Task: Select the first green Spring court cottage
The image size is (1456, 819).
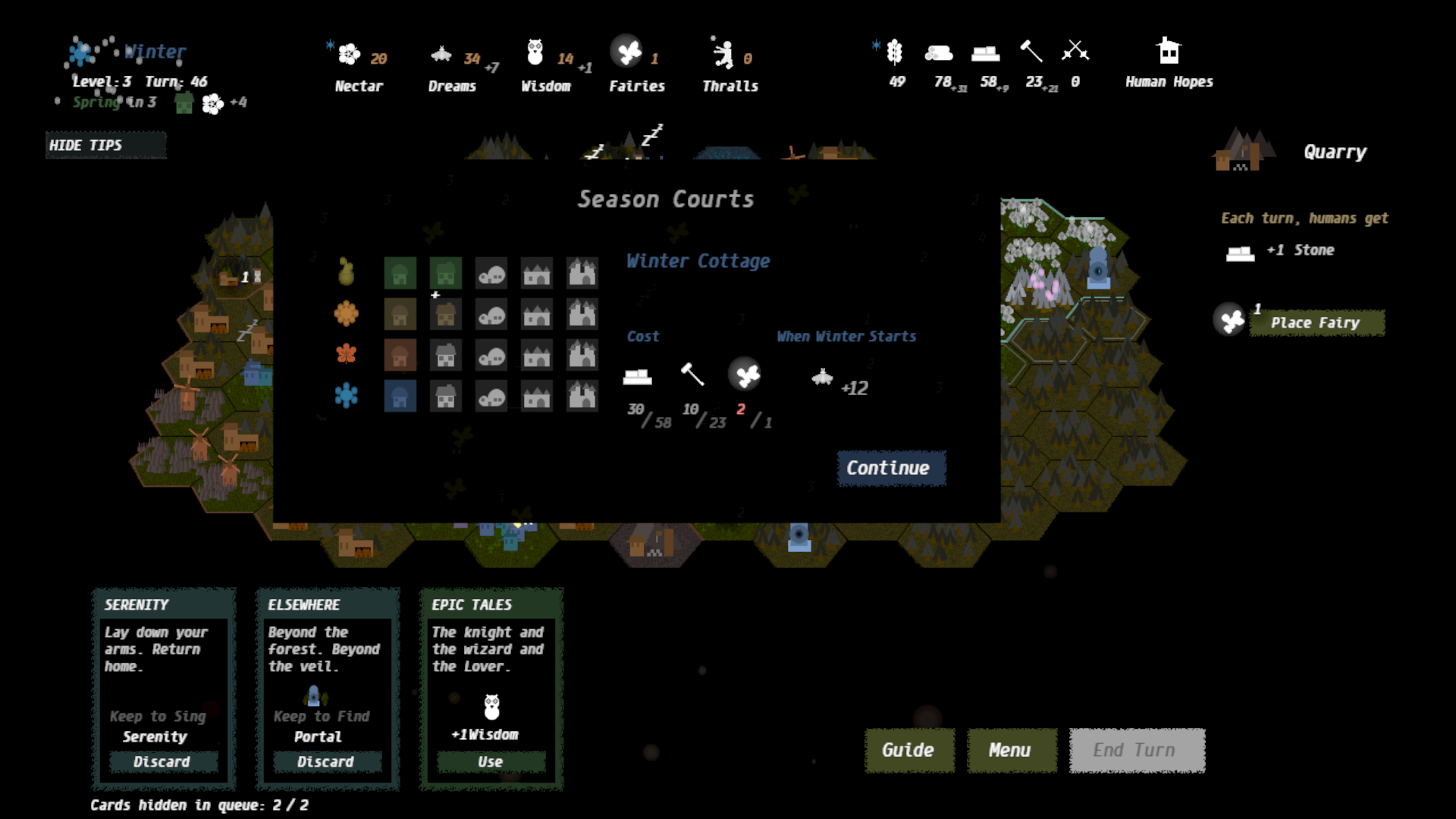Action: [400, 273]
